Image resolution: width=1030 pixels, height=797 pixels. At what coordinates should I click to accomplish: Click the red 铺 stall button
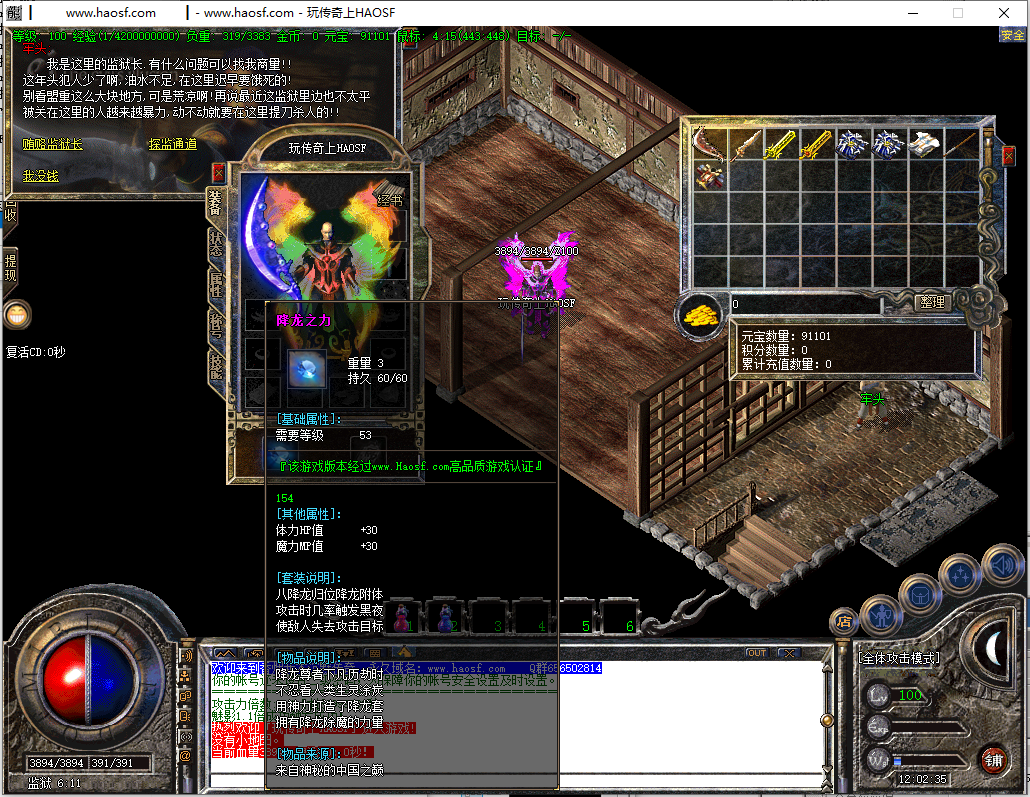coord(993,759)
